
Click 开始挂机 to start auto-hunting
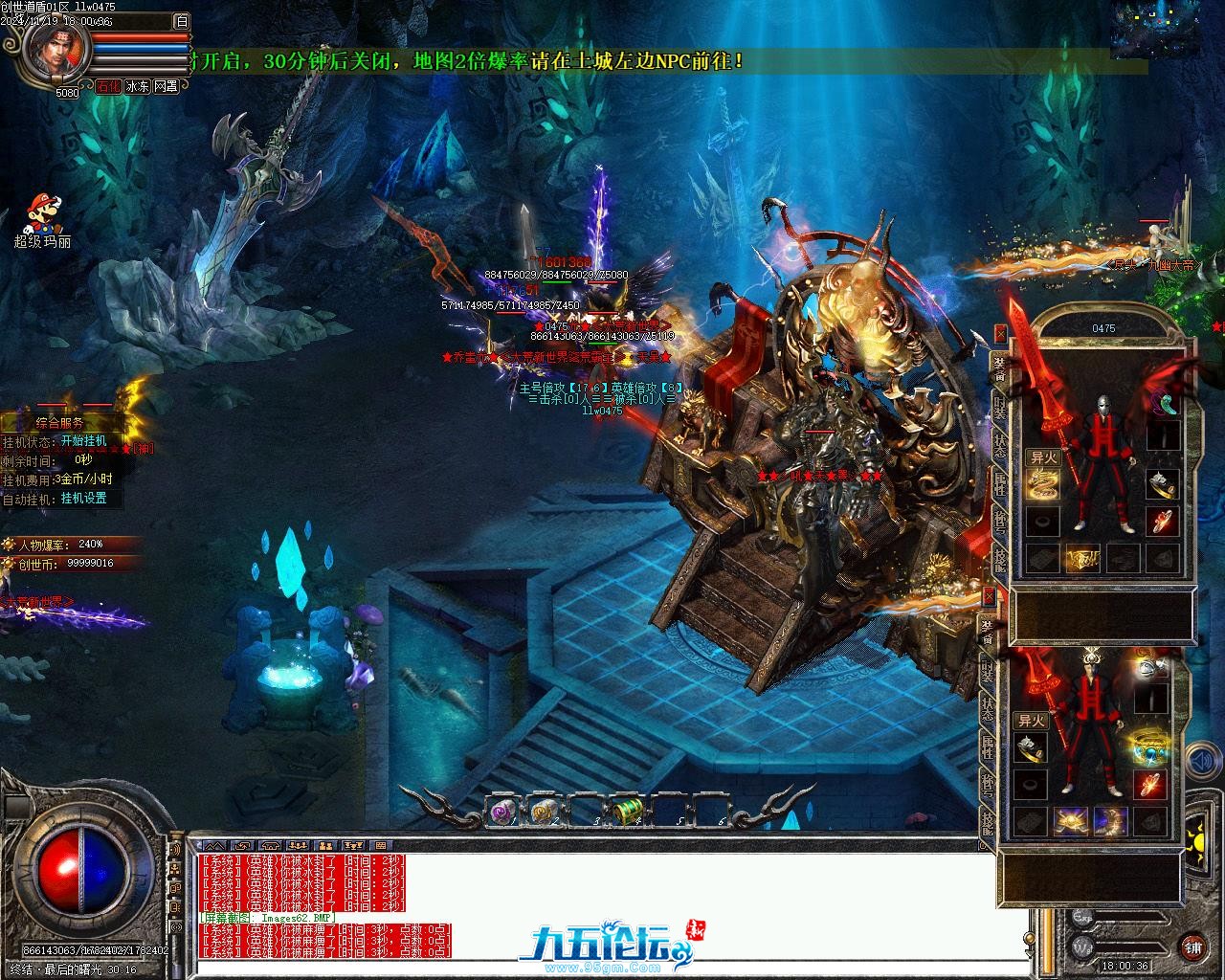coord(84,441)
